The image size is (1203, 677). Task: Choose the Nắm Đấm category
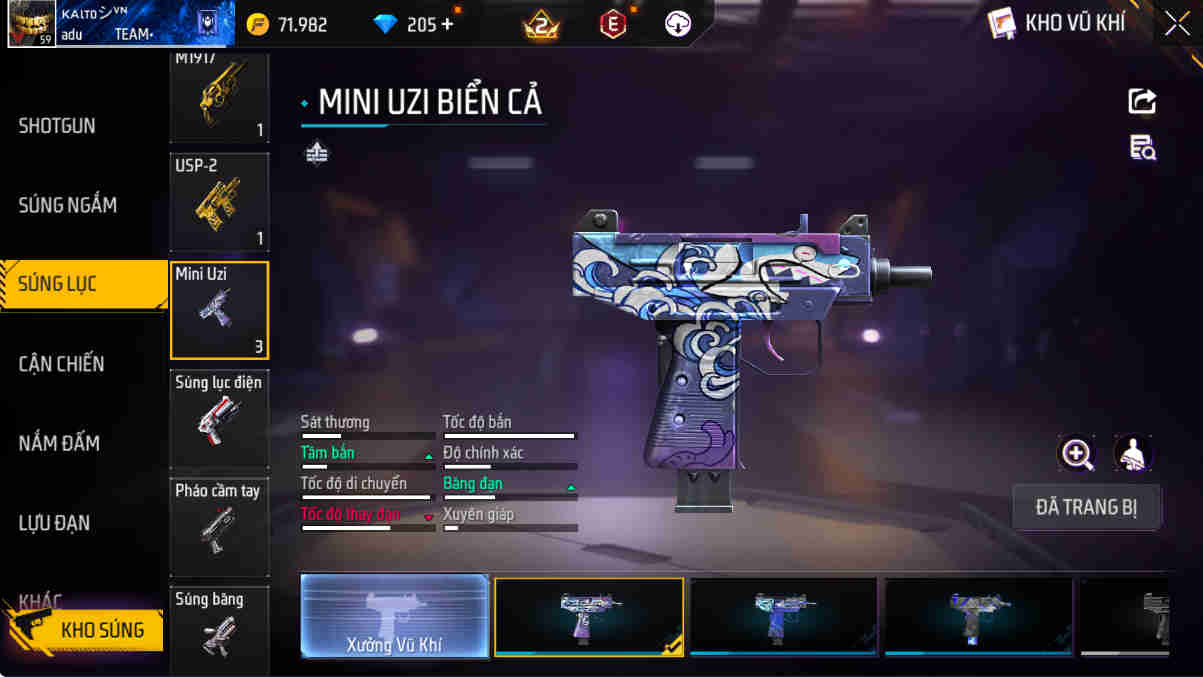click(59, 443)
